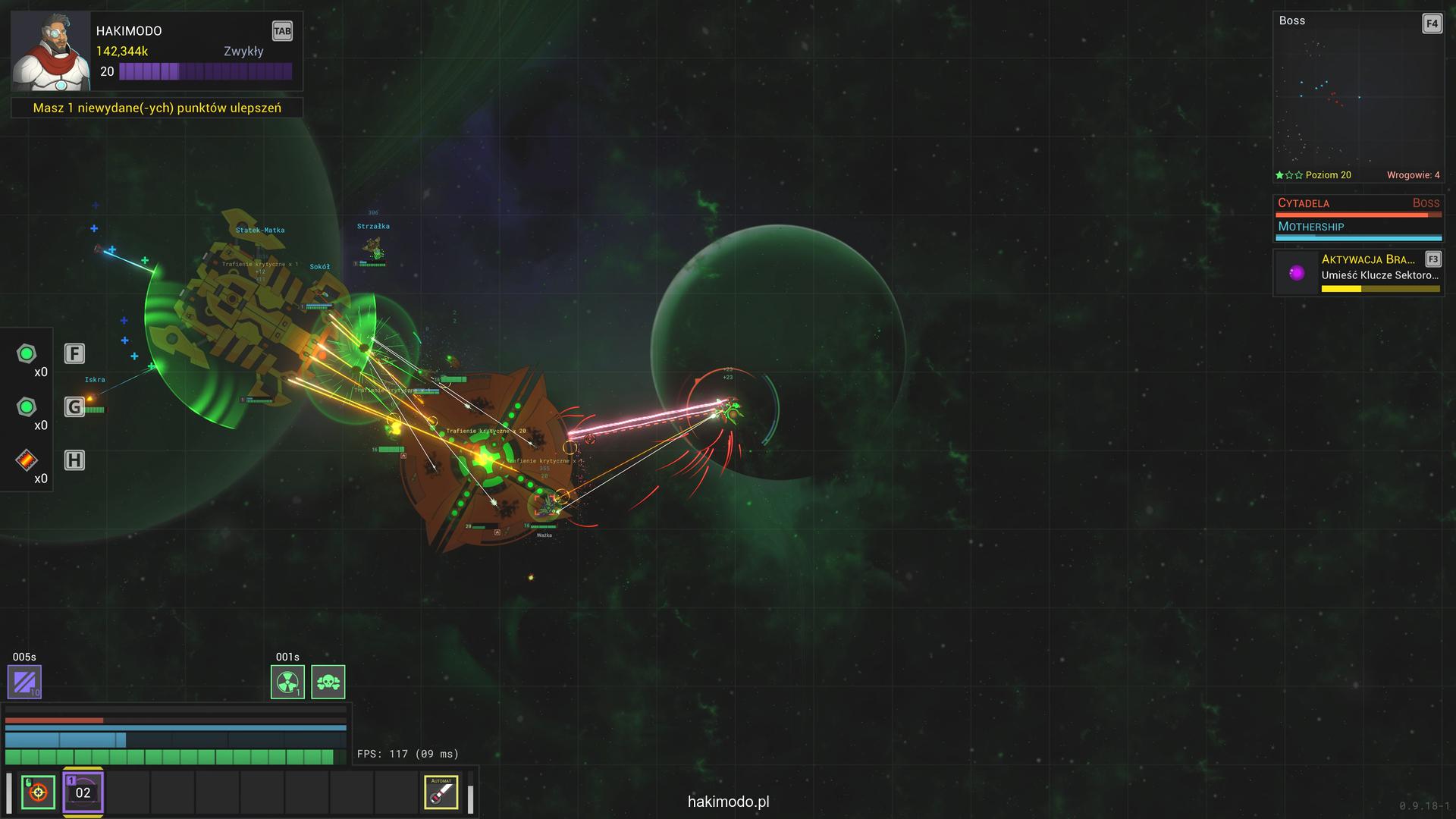
Task: Select the orange crosshair weapon slot
Action: (38, 792)
